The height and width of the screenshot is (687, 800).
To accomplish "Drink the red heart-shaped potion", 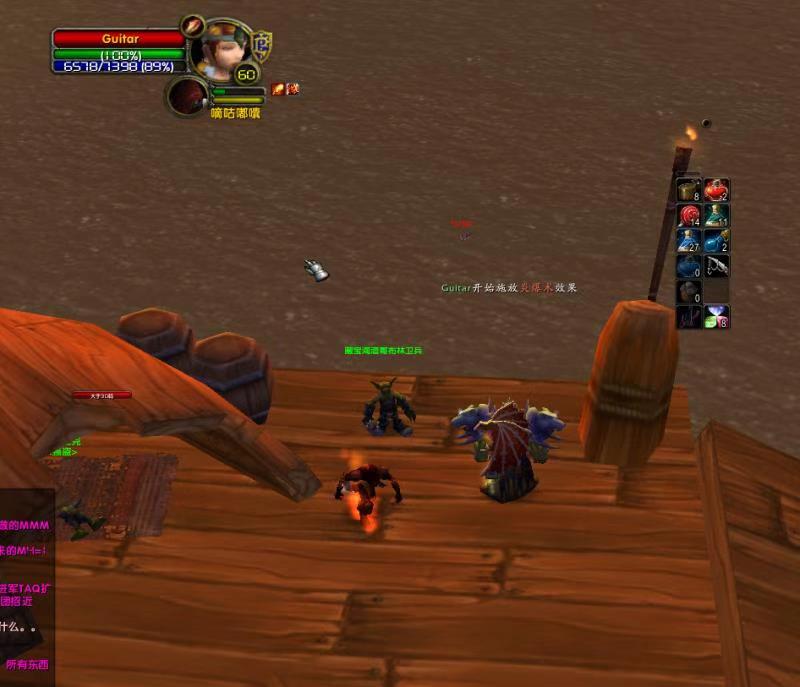I will 716,190.
